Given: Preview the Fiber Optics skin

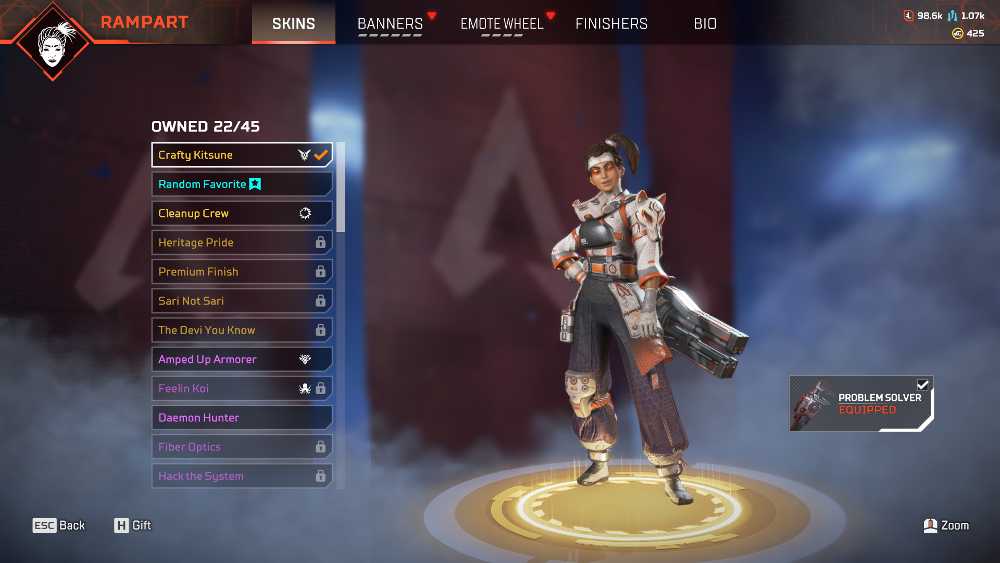Looking at the screenshot, I should pos(242,447).
